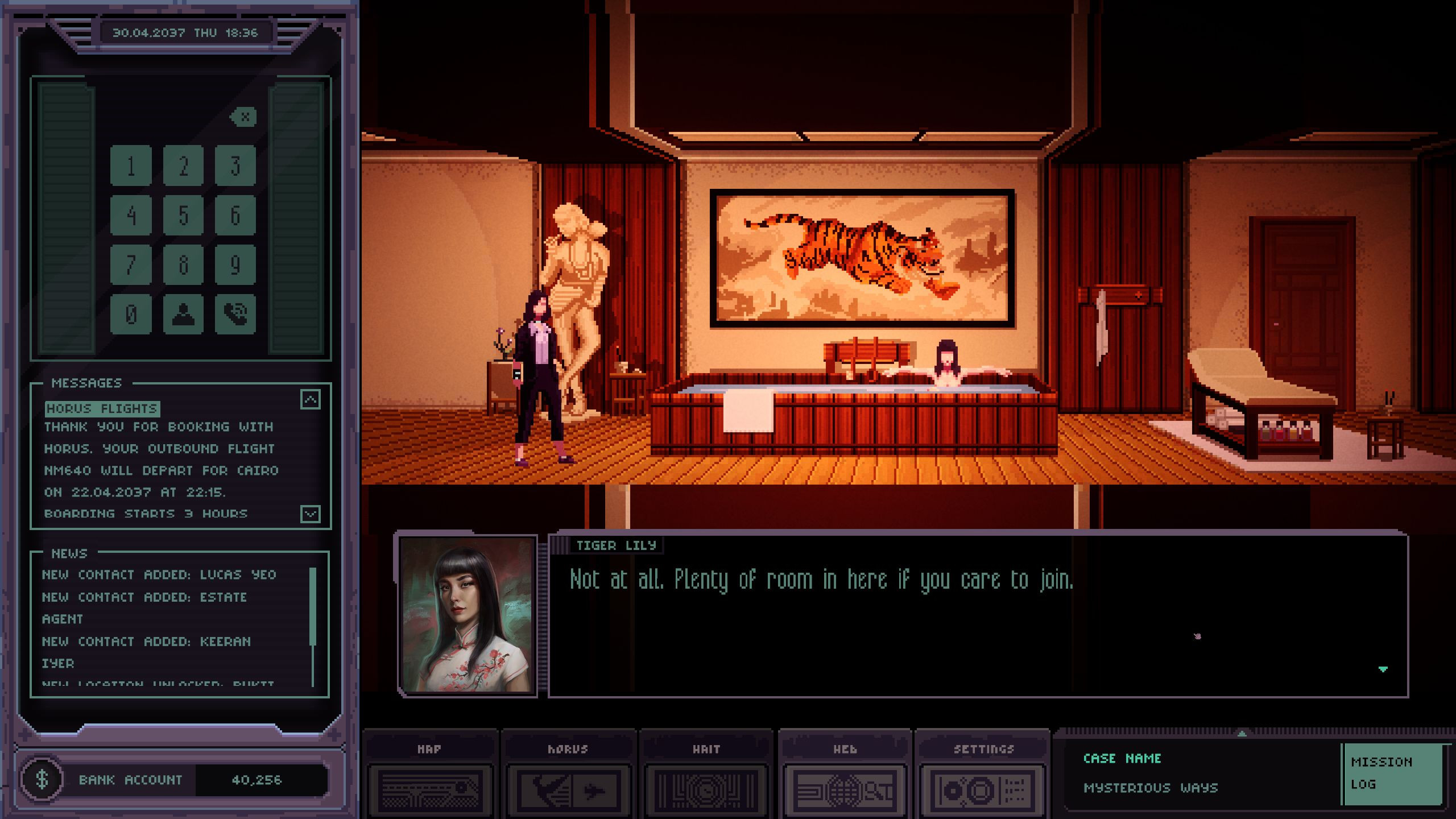Open the contacts list icon
This screenshot has width=1456, height=819.
(183, 314)
